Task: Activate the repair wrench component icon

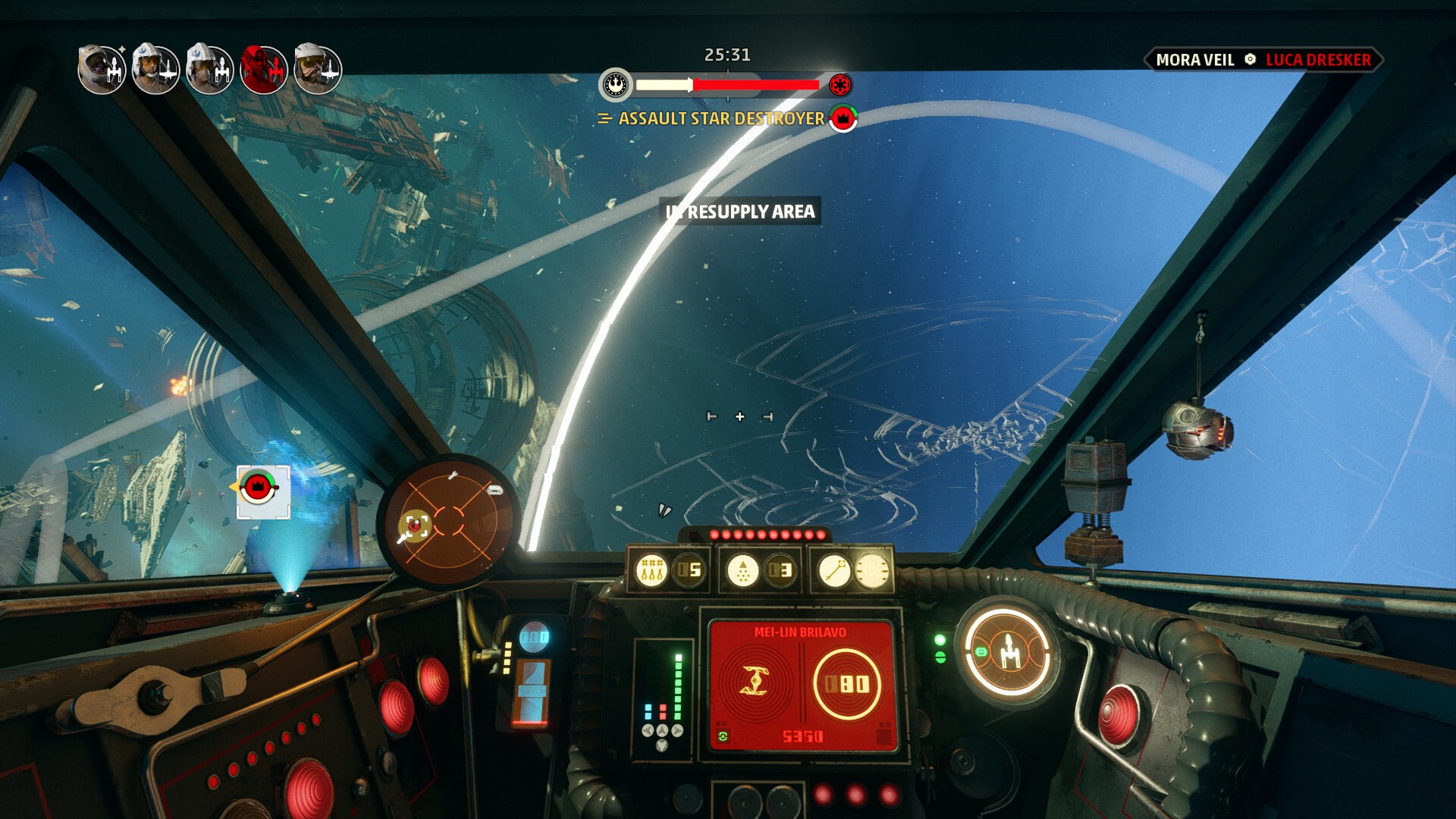Action: pyautogui.click(x=834, y=570)
